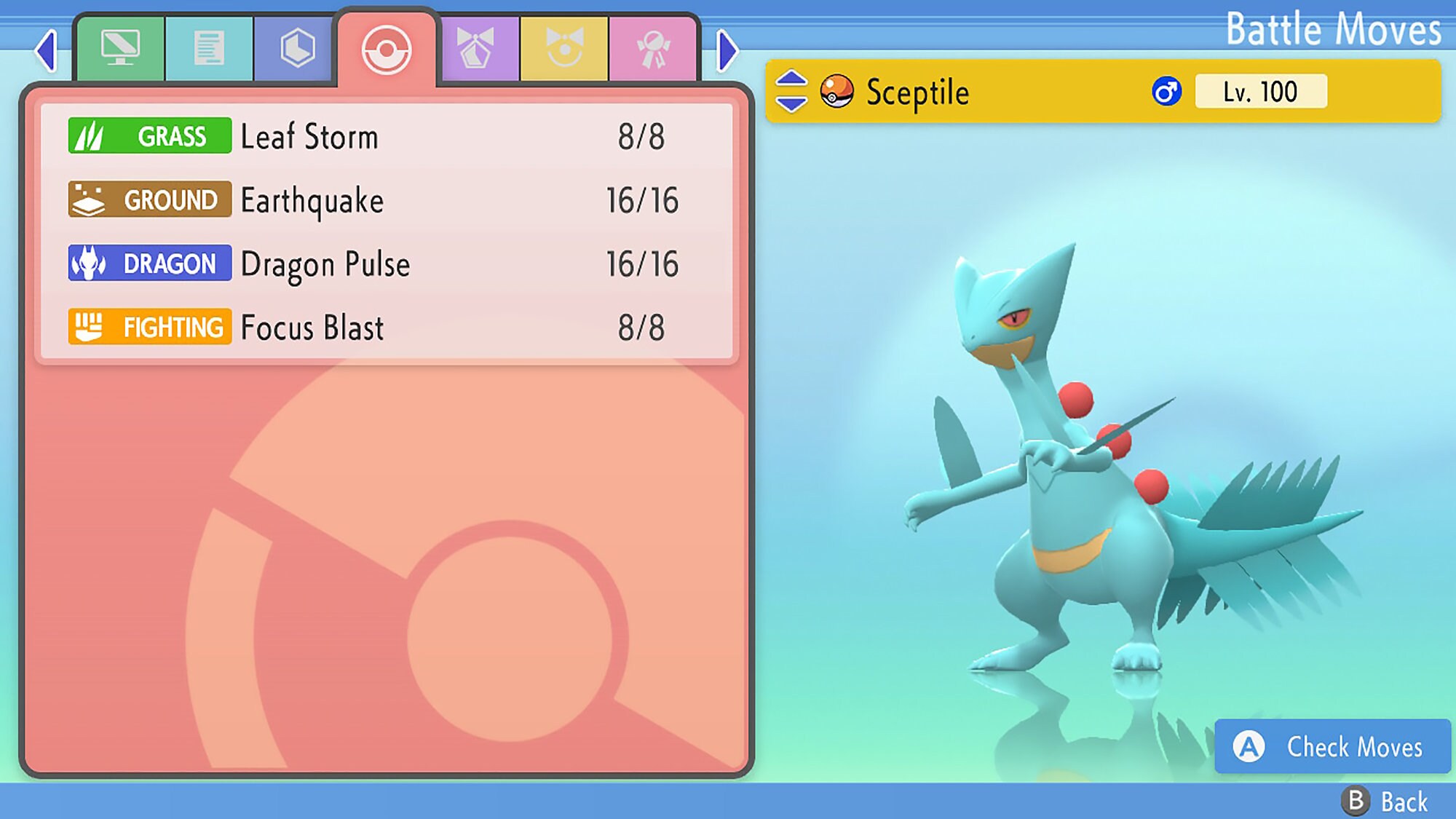Click the right arrow to view next tab
This screenshot has height=819, width=1456.
coord(725,50)
